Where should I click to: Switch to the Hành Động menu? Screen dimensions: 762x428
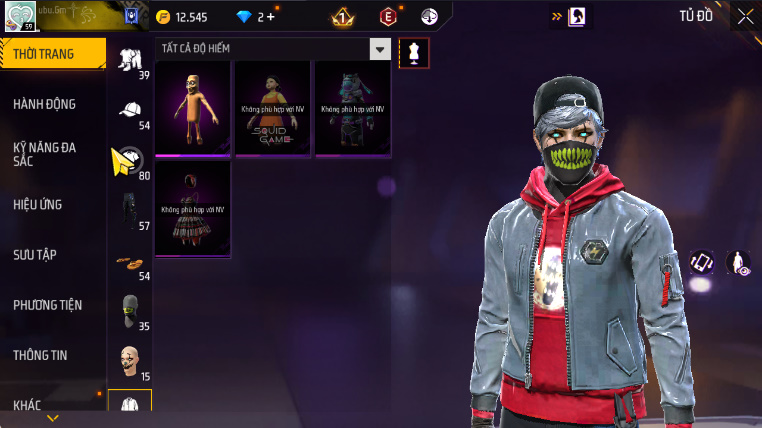(x=46, y=104)
